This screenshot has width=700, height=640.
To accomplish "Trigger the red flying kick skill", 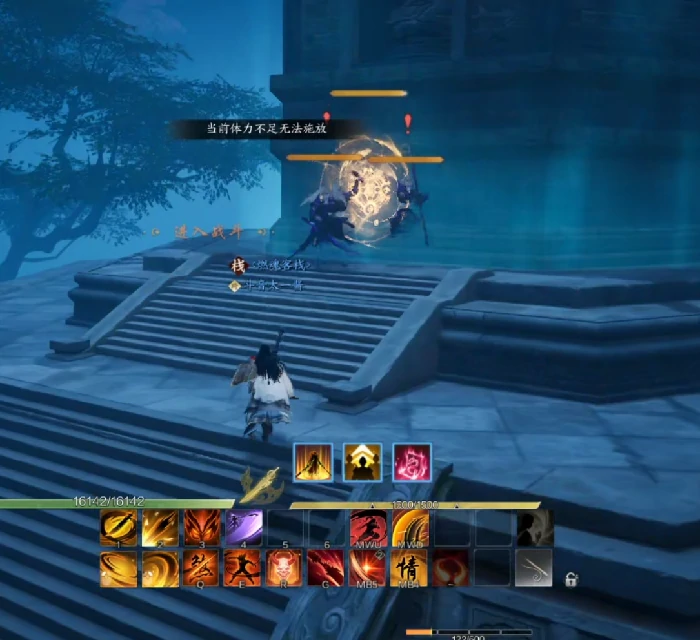I will tap(367, 528).
